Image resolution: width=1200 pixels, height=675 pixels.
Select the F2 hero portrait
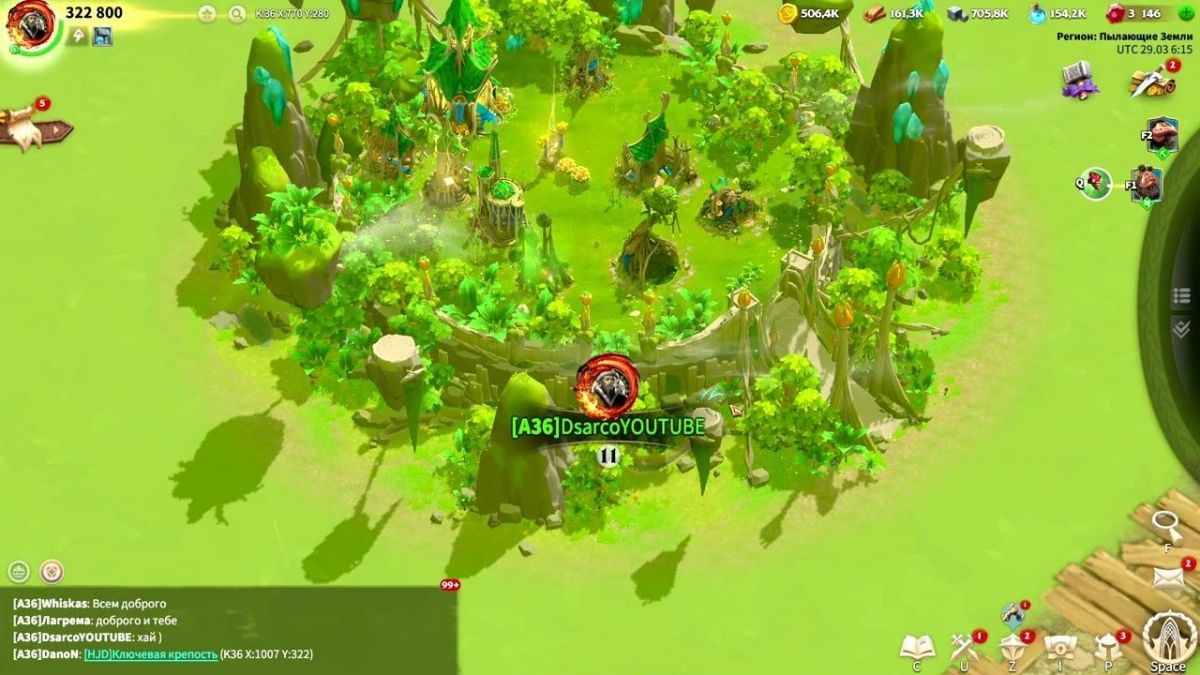click(x=1162, y=135)
